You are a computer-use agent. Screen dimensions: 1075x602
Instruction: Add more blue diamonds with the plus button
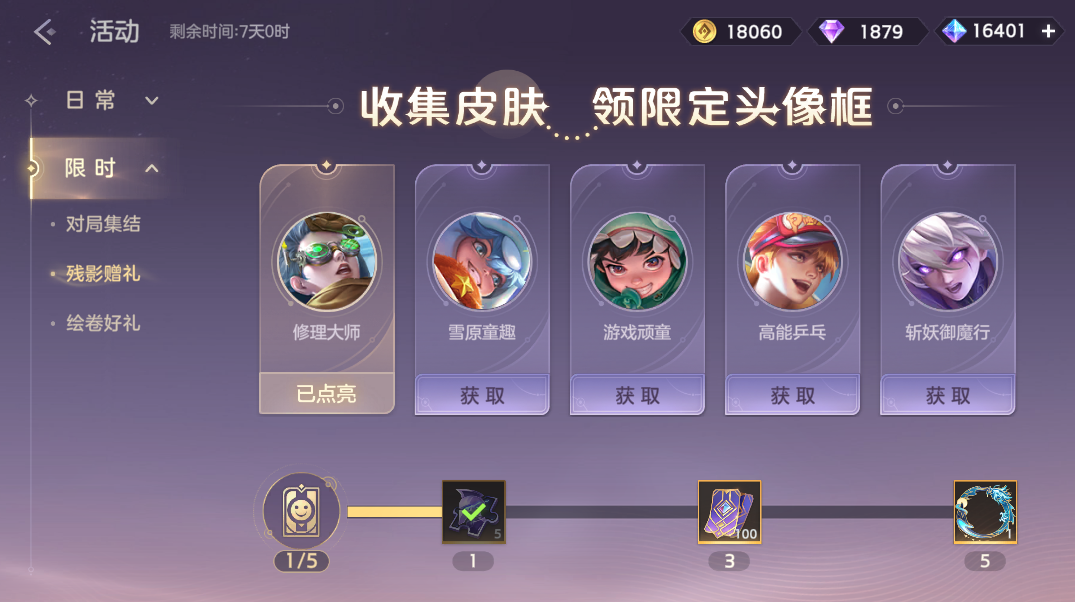click(1048, 32)
